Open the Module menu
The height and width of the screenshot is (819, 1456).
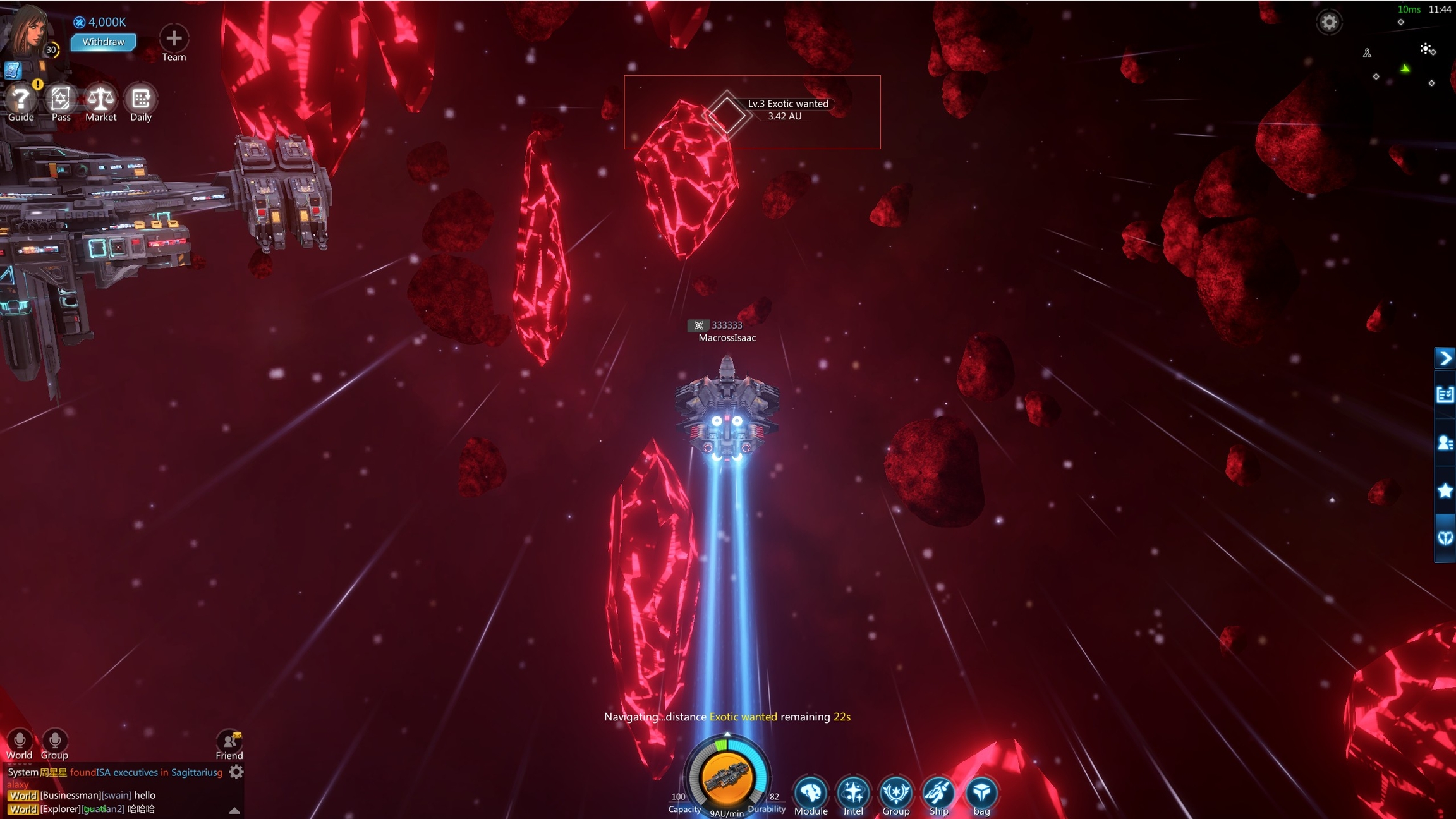point(811,792)
